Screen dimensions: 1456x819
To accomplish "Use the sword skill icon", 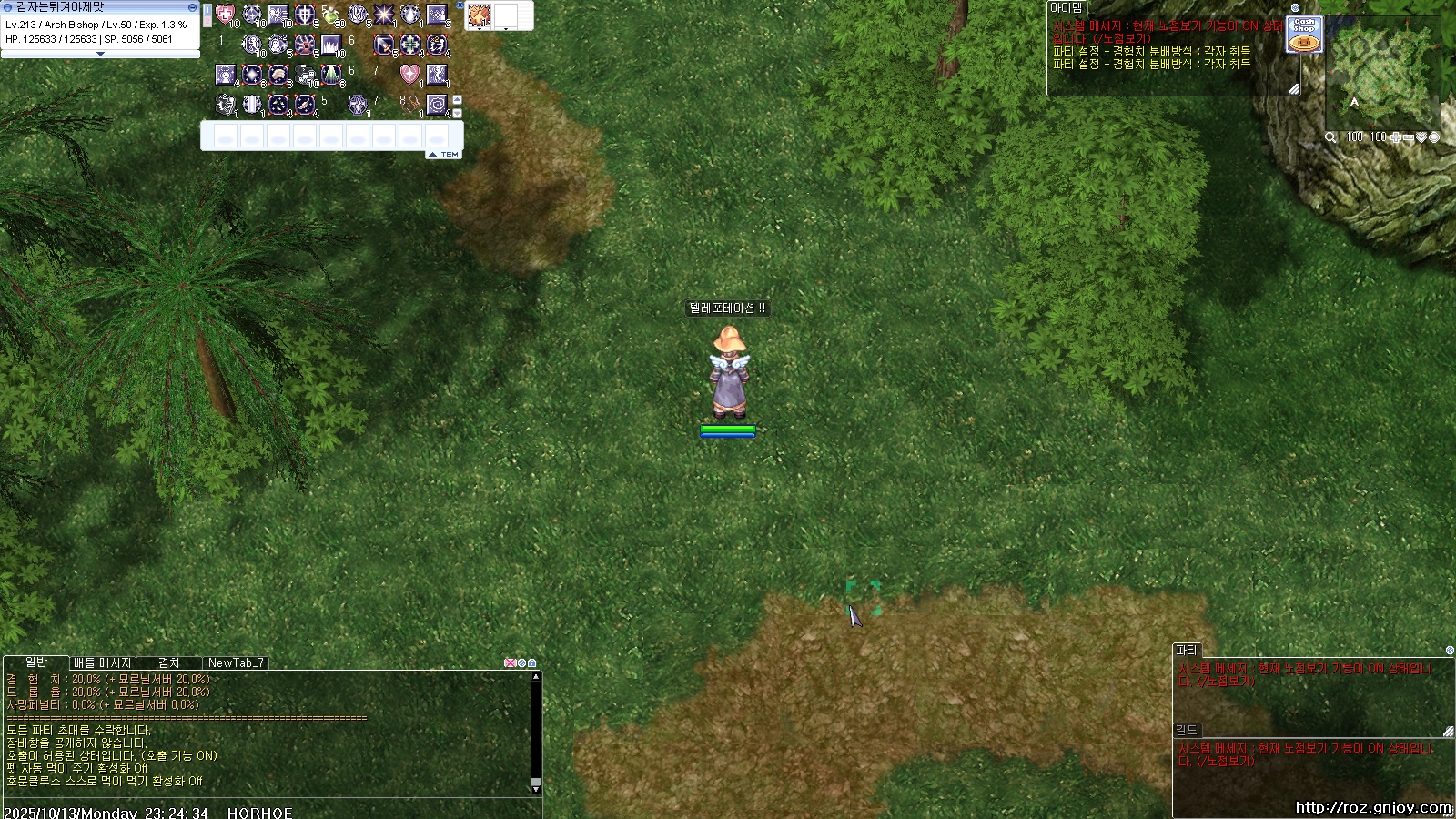I will click(x=384, y=45).
